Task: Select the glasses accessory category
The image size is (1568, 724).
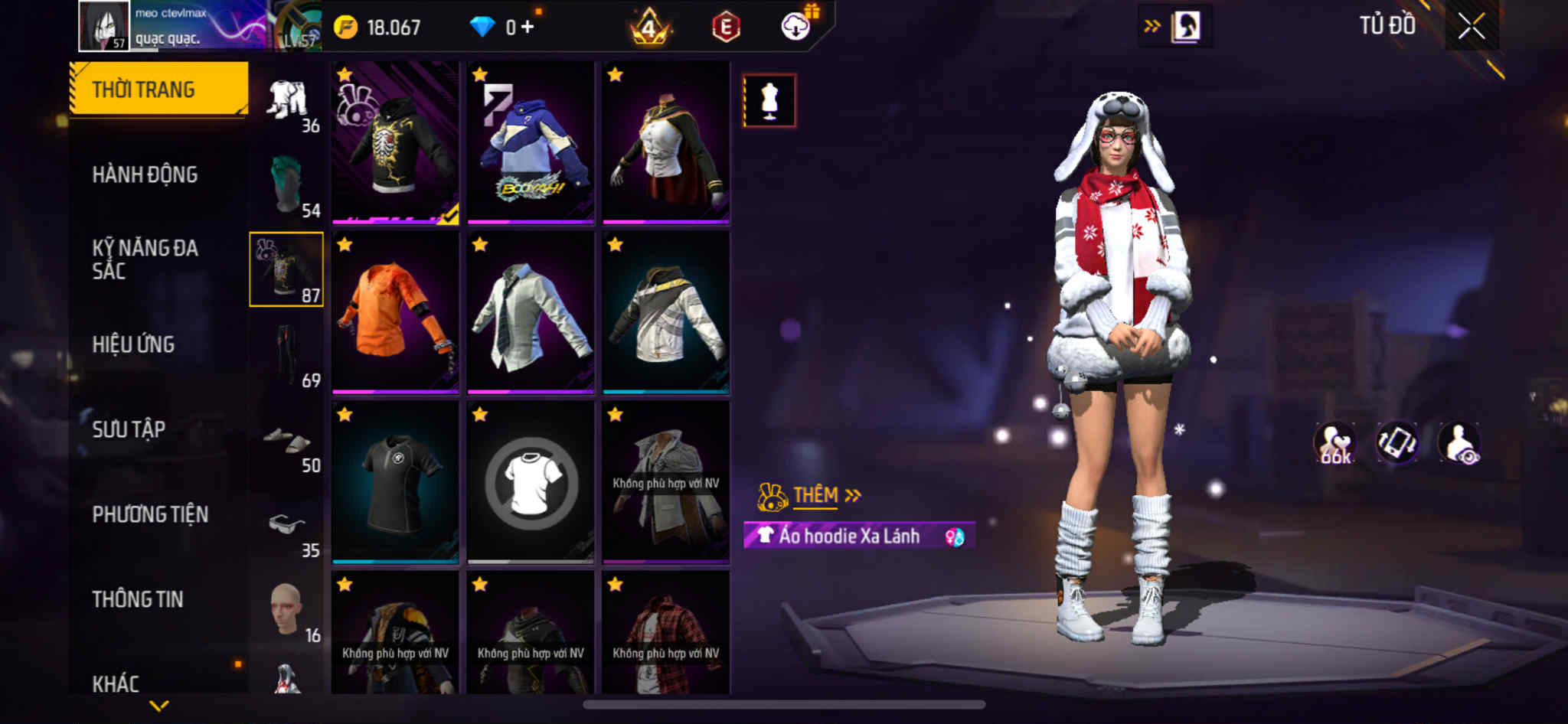Action: [x=288, y=526]
